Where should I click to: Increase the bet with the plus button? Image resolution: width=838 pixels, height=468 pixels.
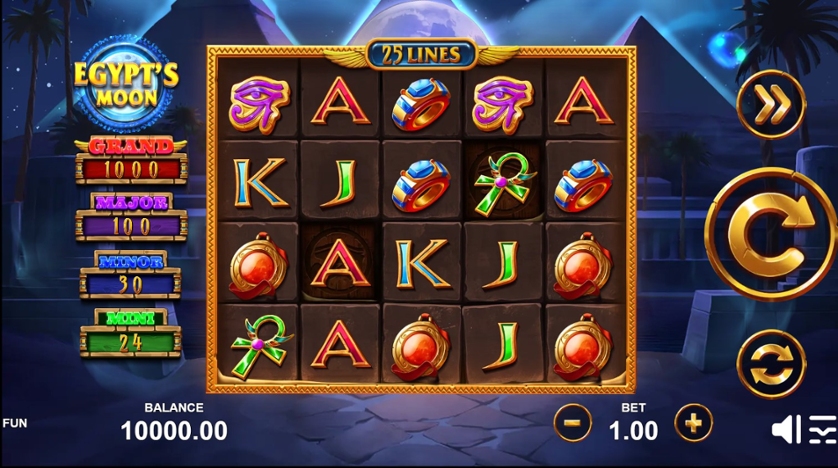coord(693,423)
